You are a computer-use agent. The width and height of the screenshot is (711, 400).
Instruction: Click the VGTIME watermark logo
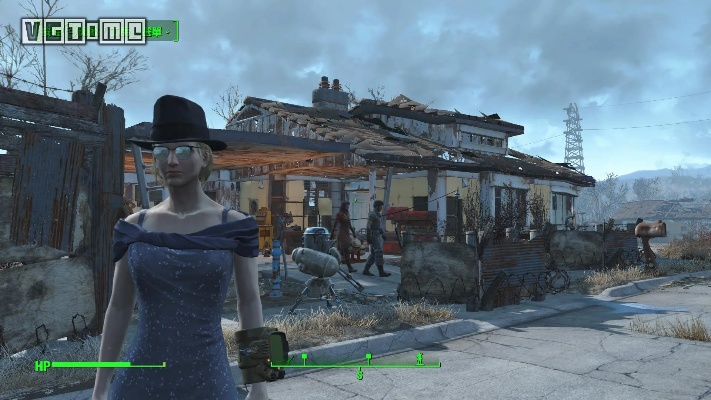tap(83, 31)
